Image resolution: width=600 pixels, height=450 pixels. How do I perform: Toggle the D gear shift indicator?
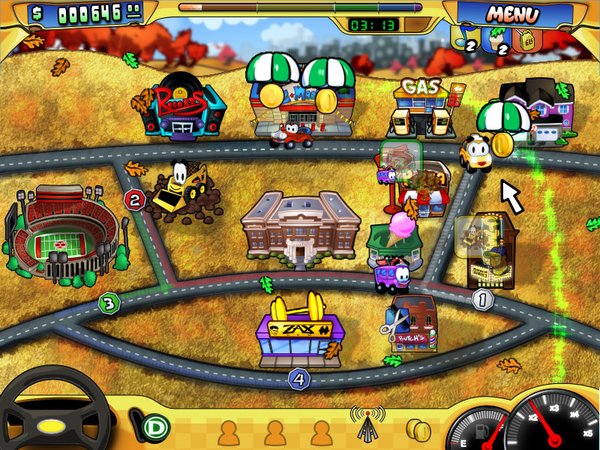155,428
